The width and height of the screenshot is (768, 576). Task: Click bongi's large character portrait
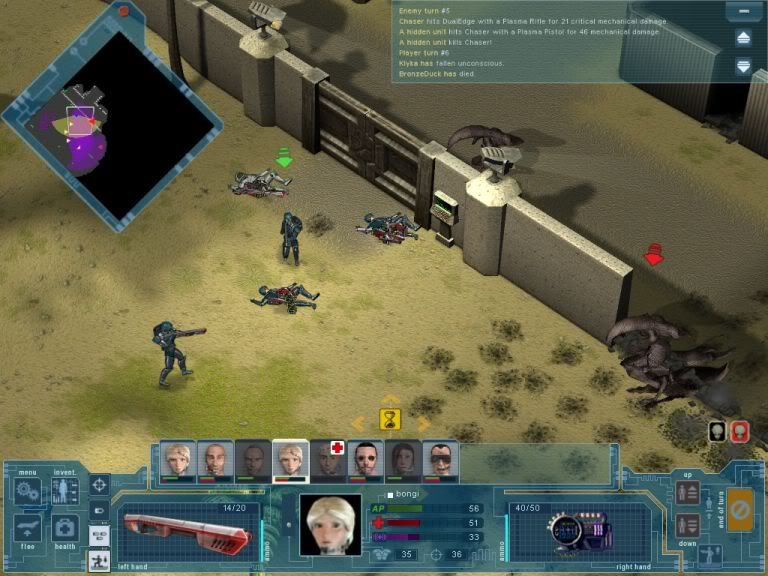coord(330,524)
